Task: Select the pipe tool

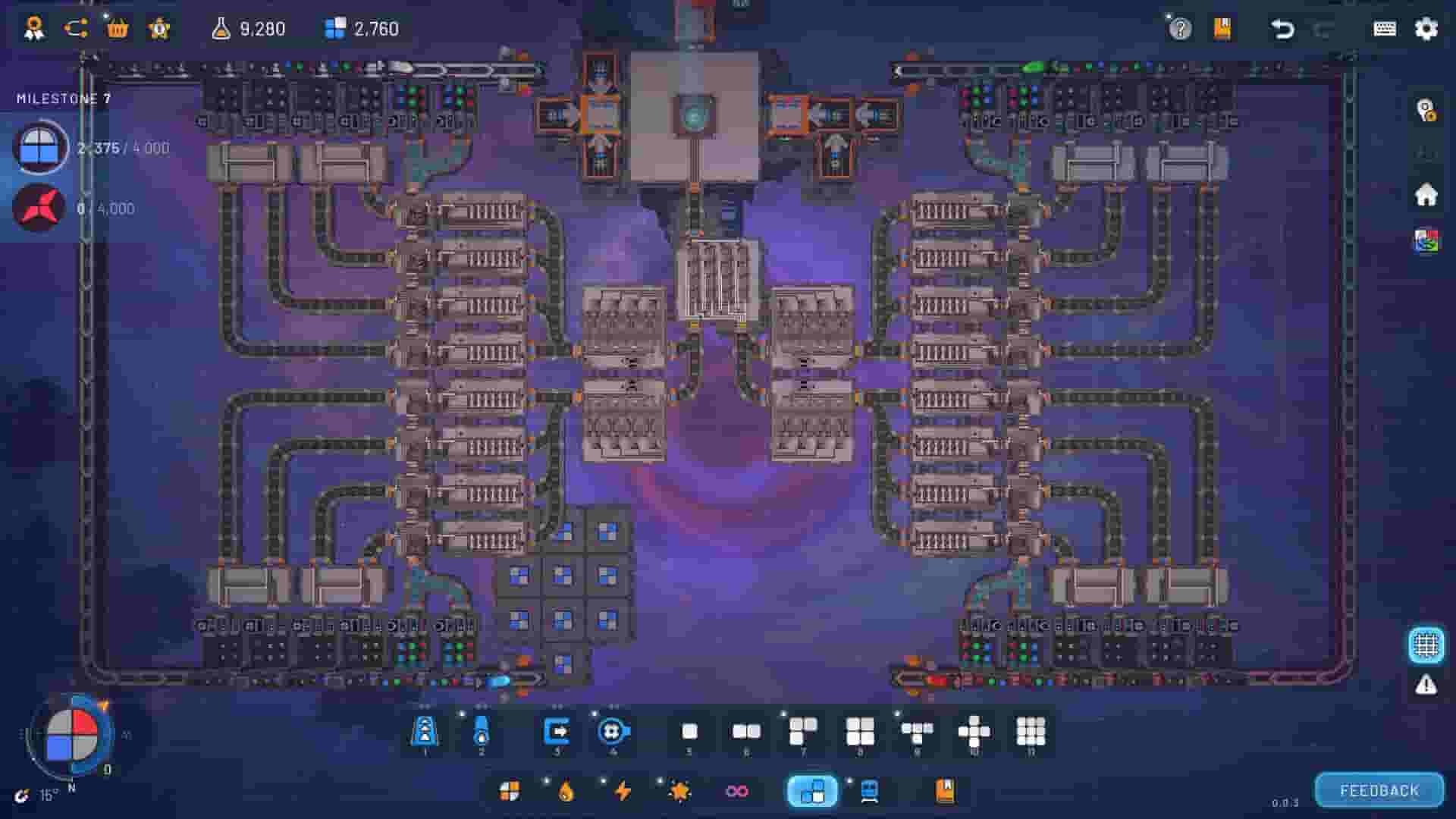Action: tap(482, 732)
